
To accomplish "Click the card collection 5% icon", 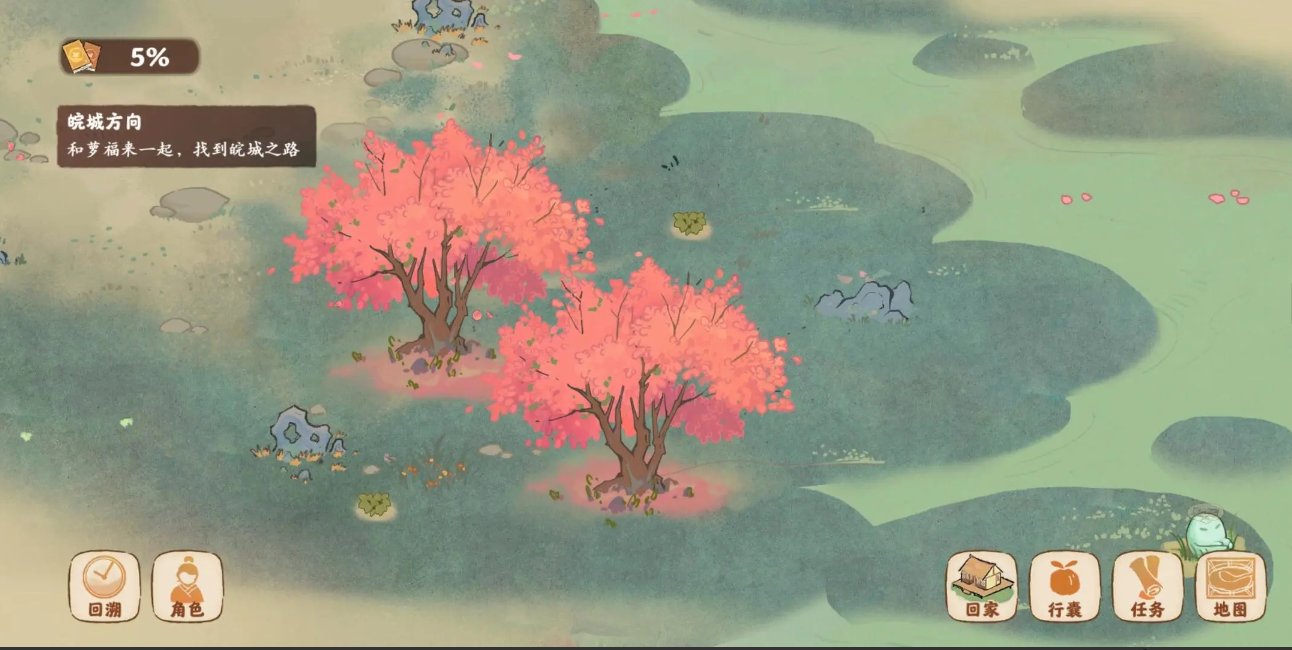I will (x=78, y=57).
